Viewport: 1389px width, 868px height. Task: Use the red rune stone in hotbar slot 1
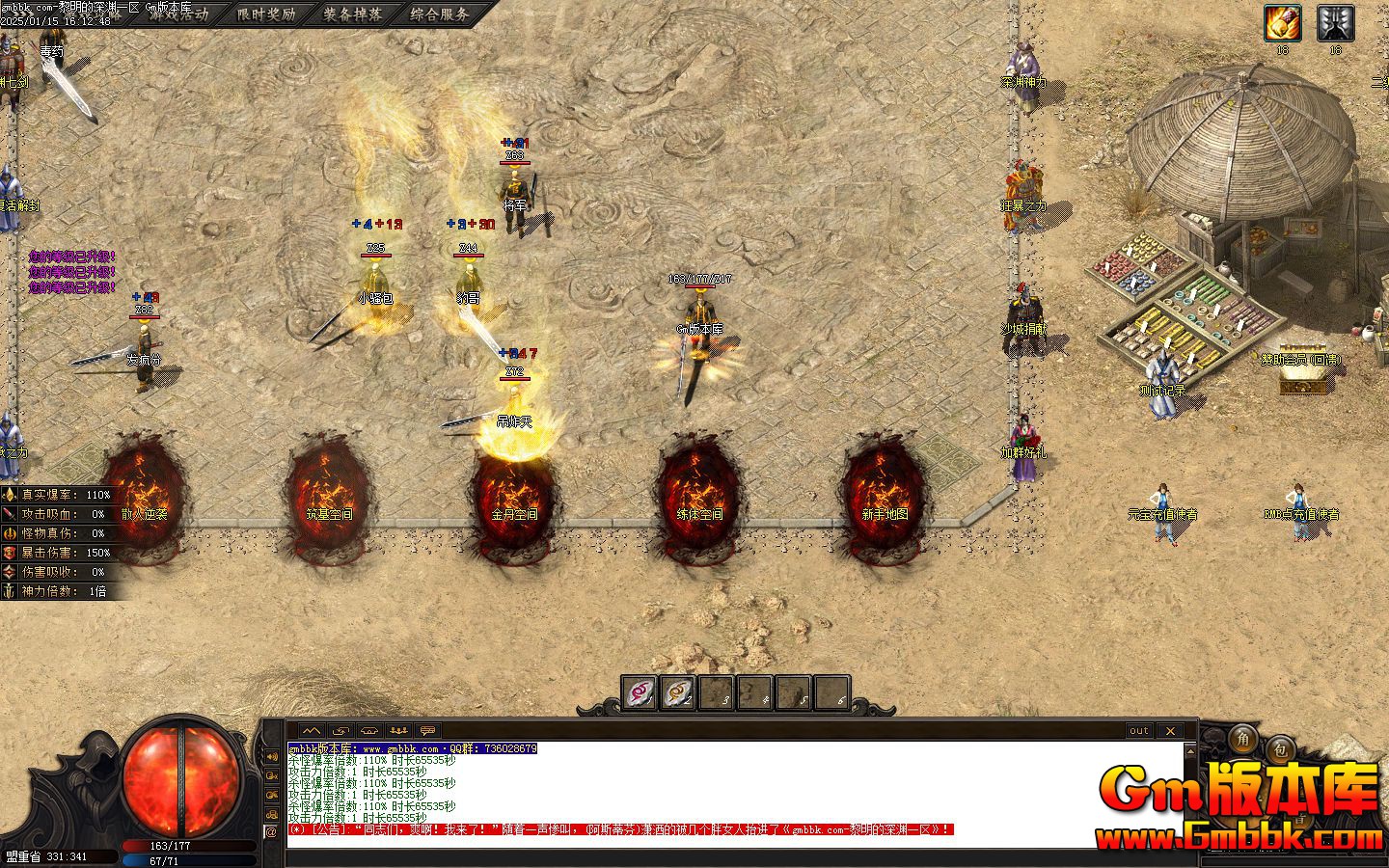640,692
